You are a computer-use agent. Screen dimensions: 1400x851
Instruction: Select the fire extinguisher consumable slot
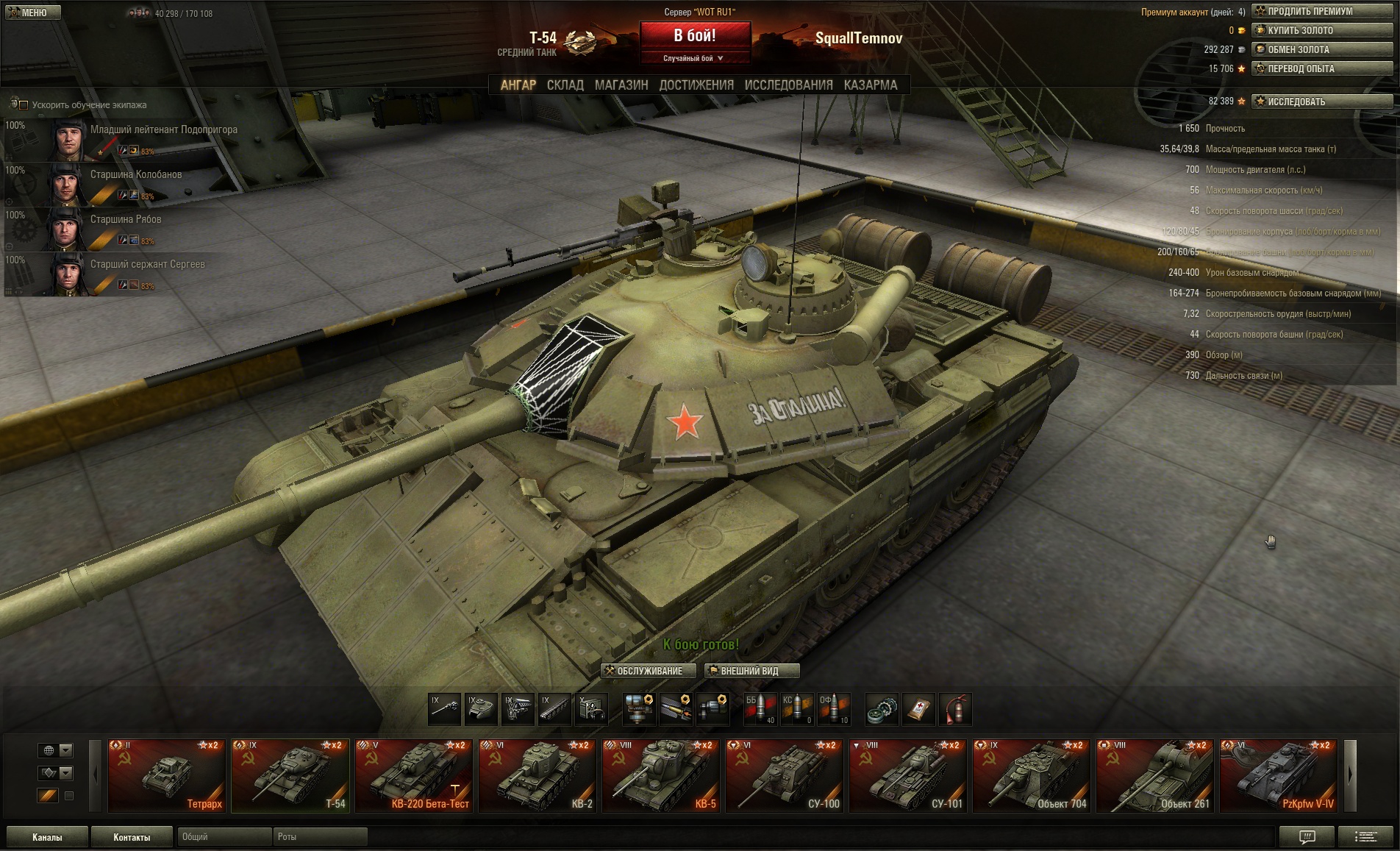click(x=955, y=709)
